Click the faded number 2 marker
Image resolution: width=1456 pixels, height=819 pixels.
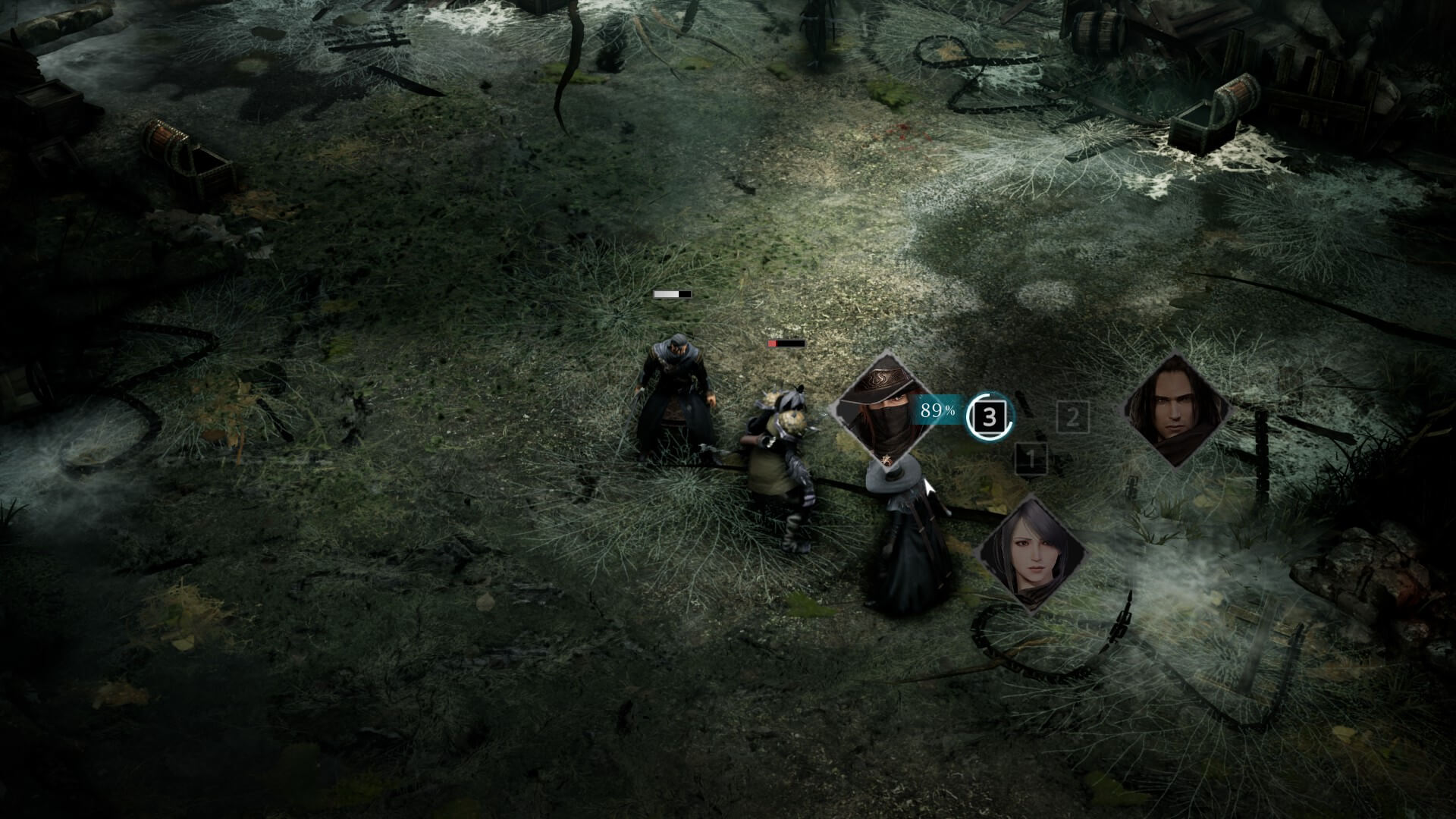click(x=1072, y=417)
